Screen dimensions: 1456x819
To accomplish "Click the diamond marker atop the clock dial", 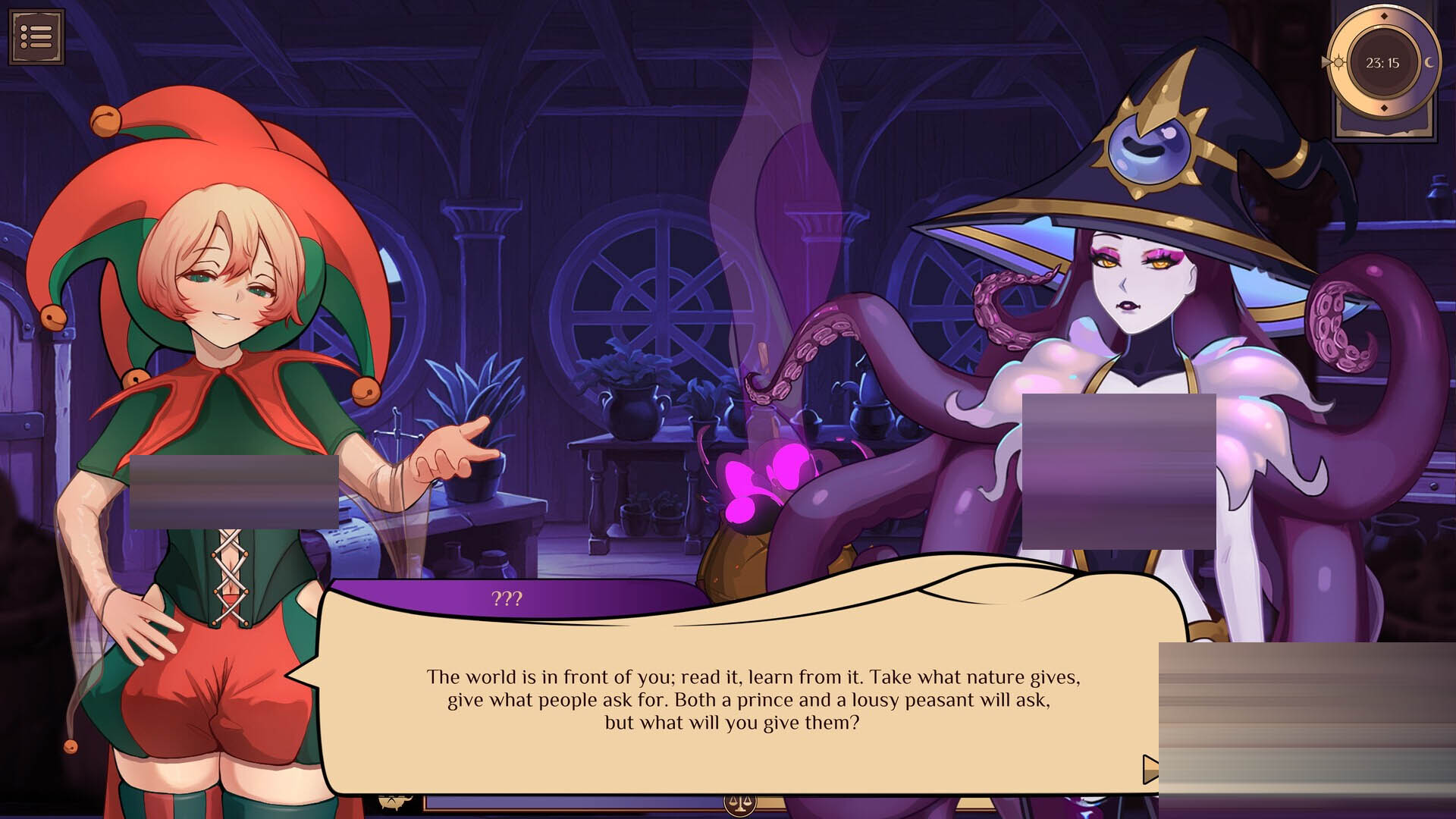I will 1383,16.
